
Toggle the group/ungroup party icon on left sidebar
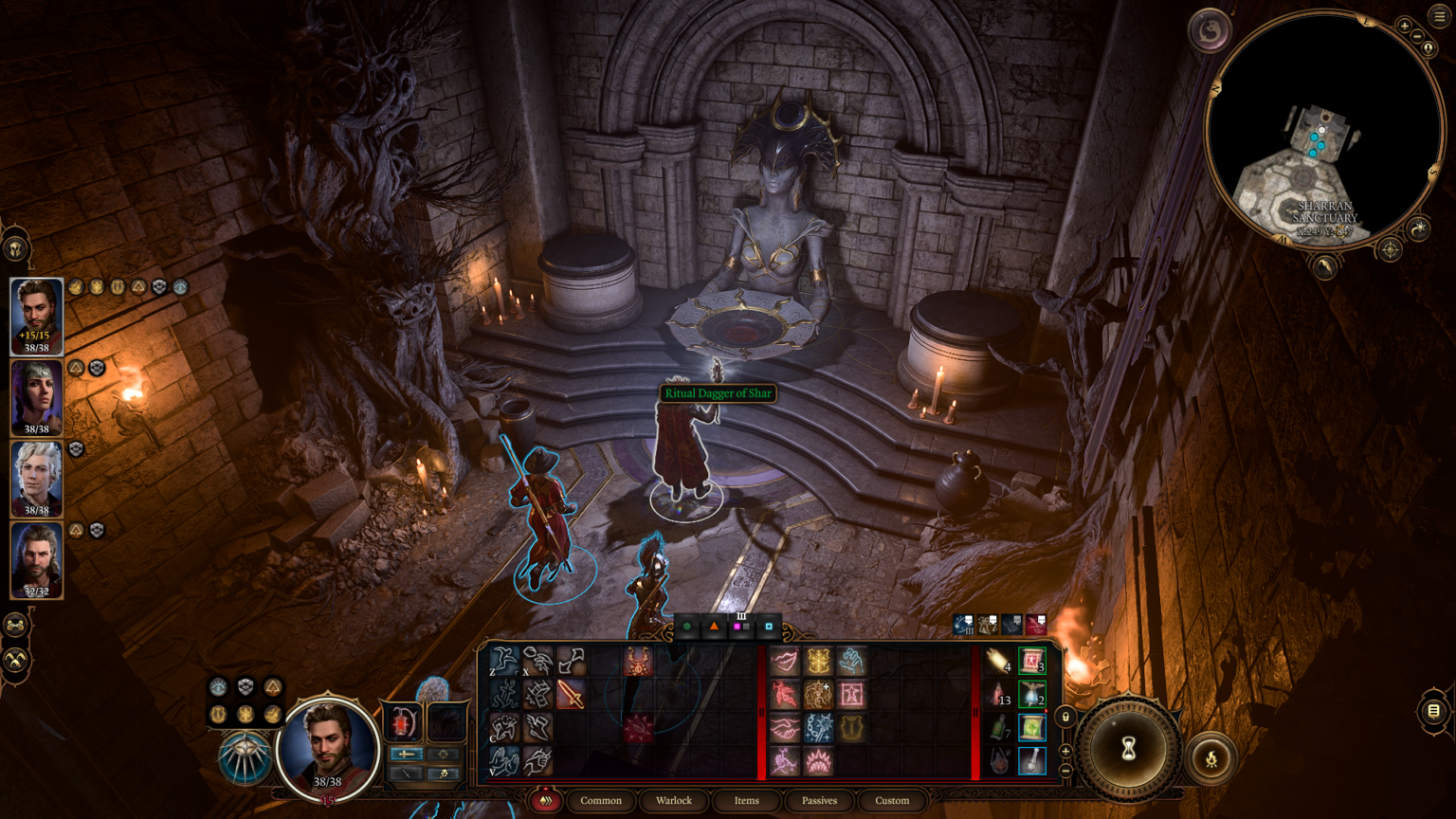[x=15, y=625]
